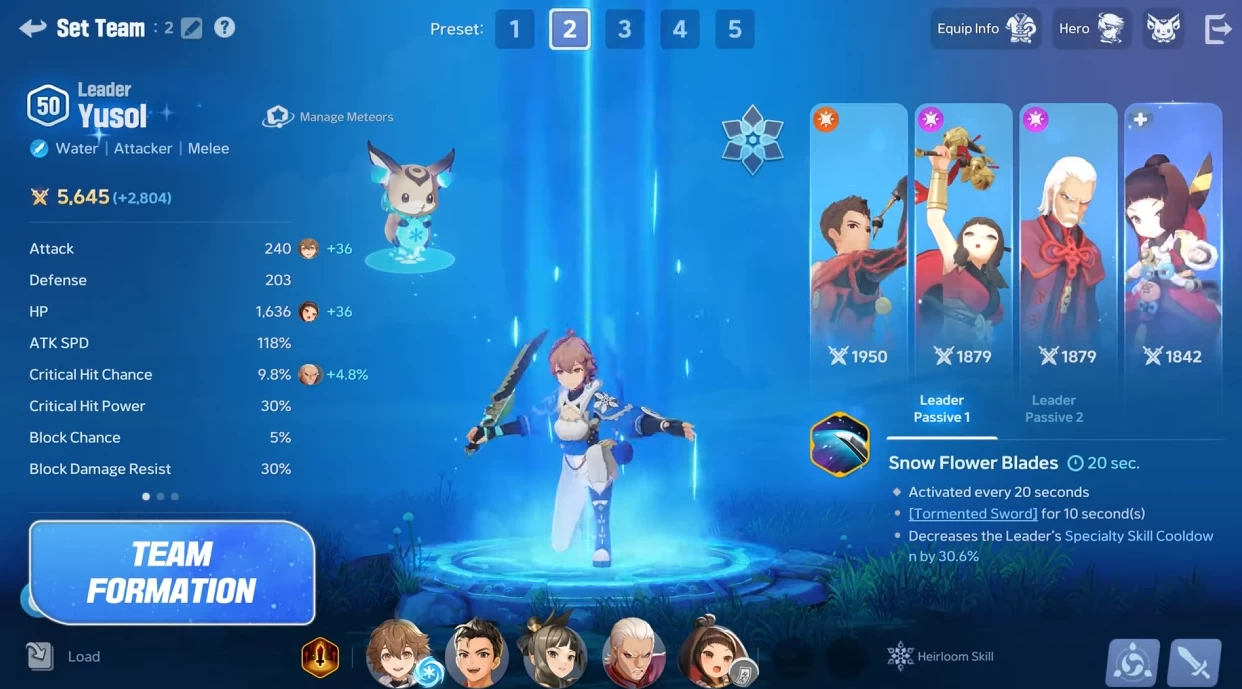The width and height of the screenshot is (1242, 689).
Task: Click the exit door icon
Action: (1218, 29)
